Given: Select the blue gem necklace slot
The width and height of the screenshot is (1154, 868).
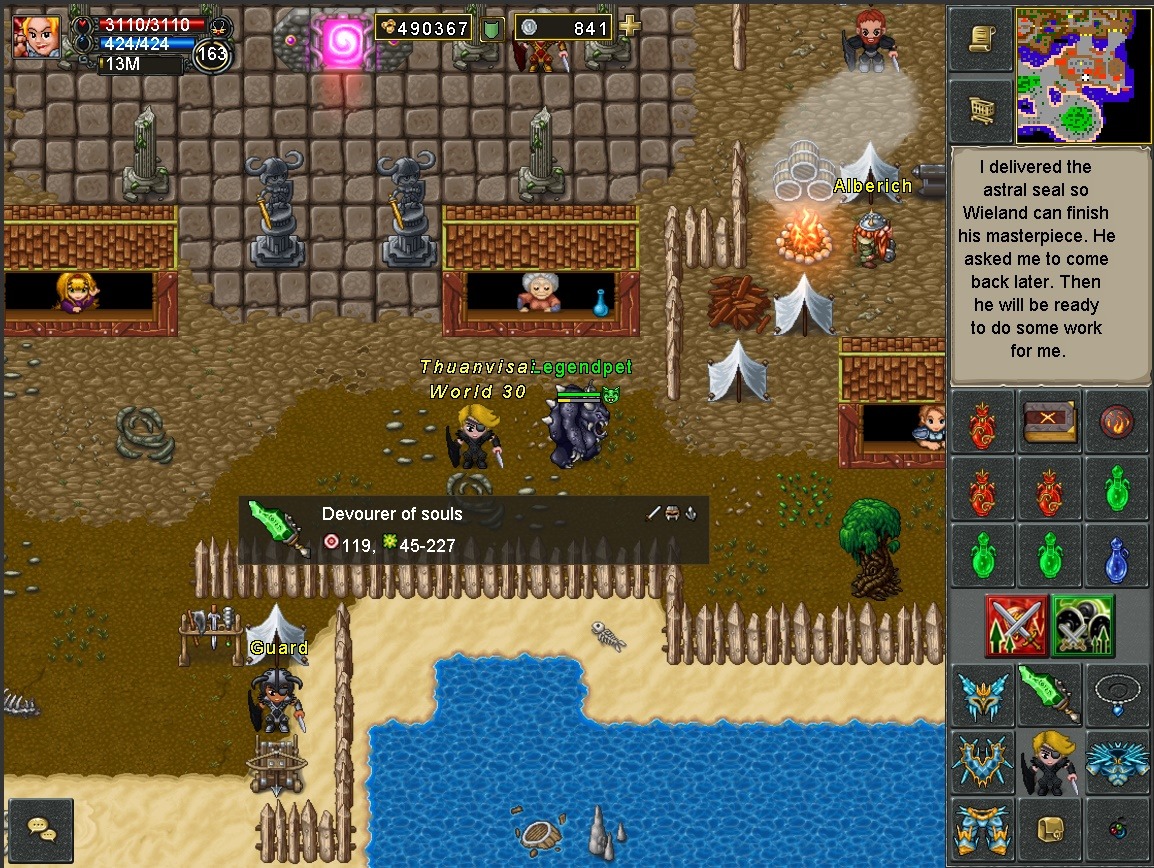Looking at the screenshot, I should (1116, 695).
